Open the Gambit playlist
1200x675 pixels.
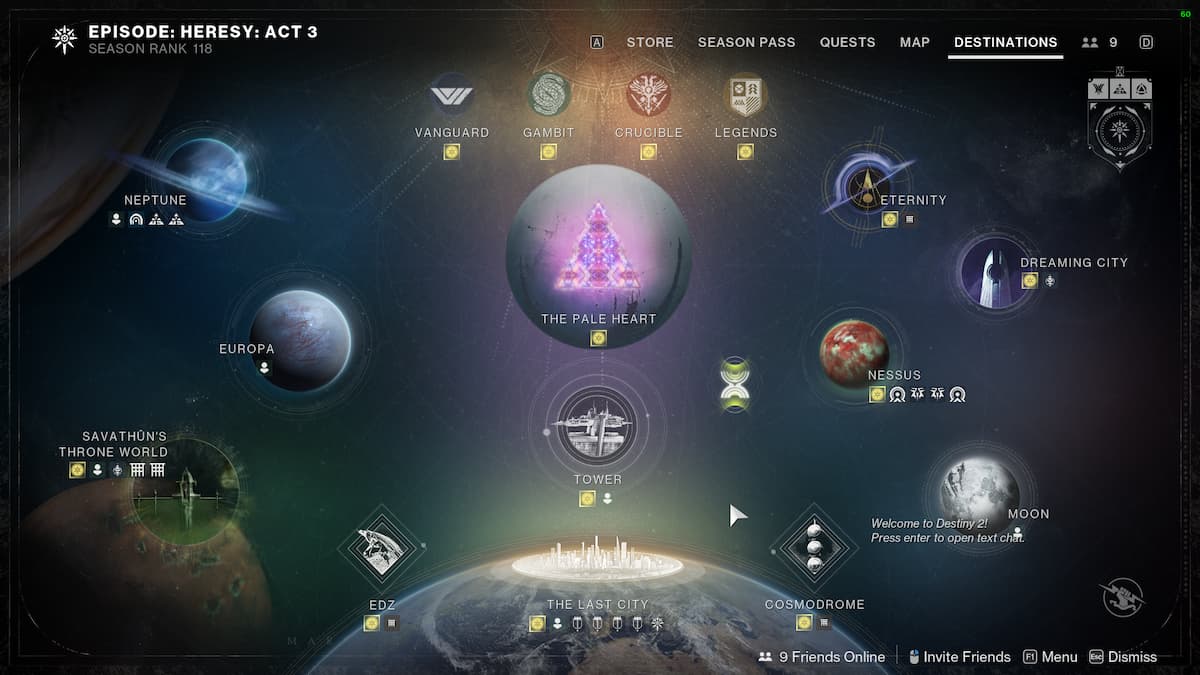(548, 95)
